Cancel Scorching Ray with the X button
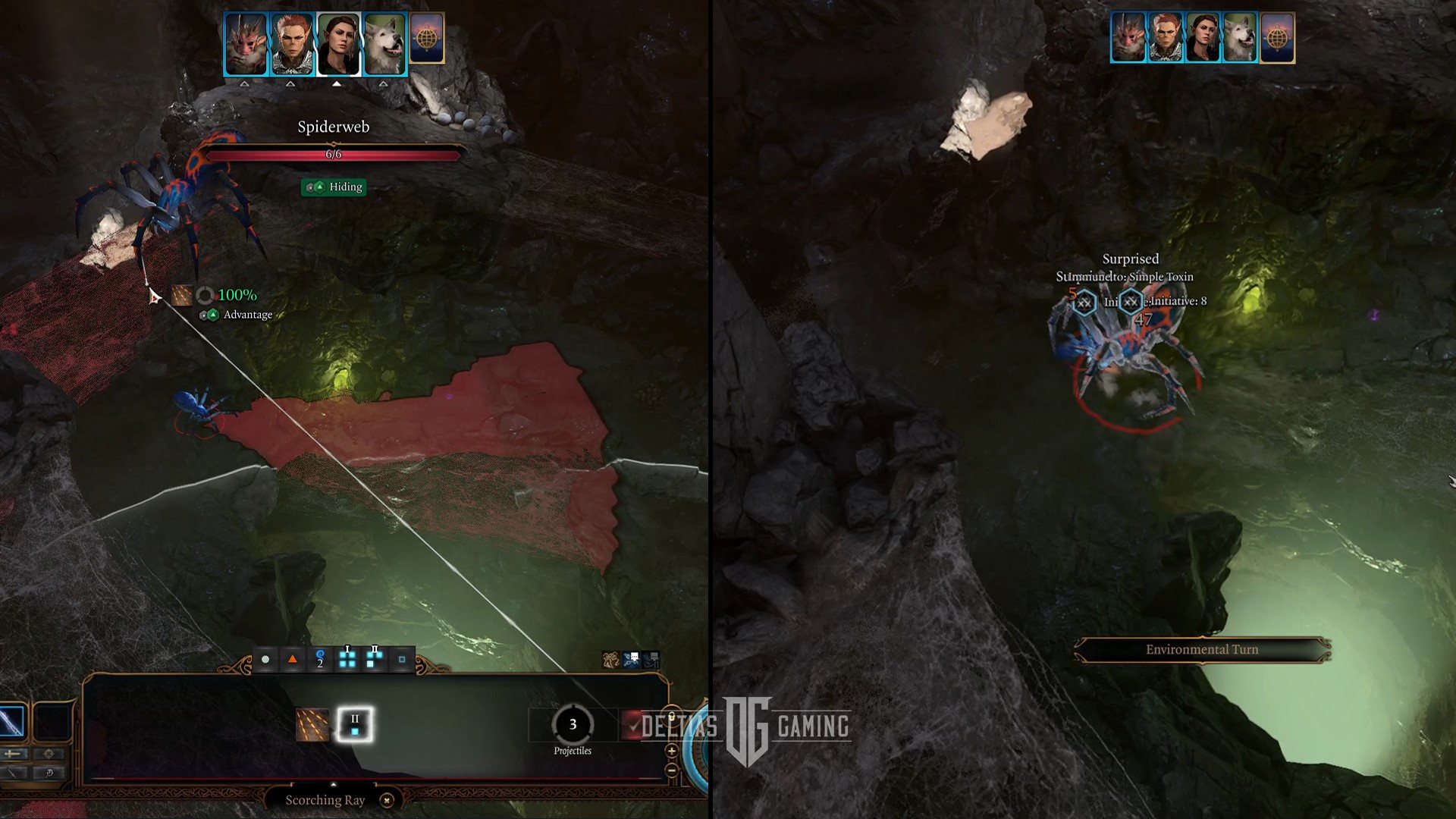Viewport: 1456px width, 819px height. pyautogui.click(x=387, y=800)
